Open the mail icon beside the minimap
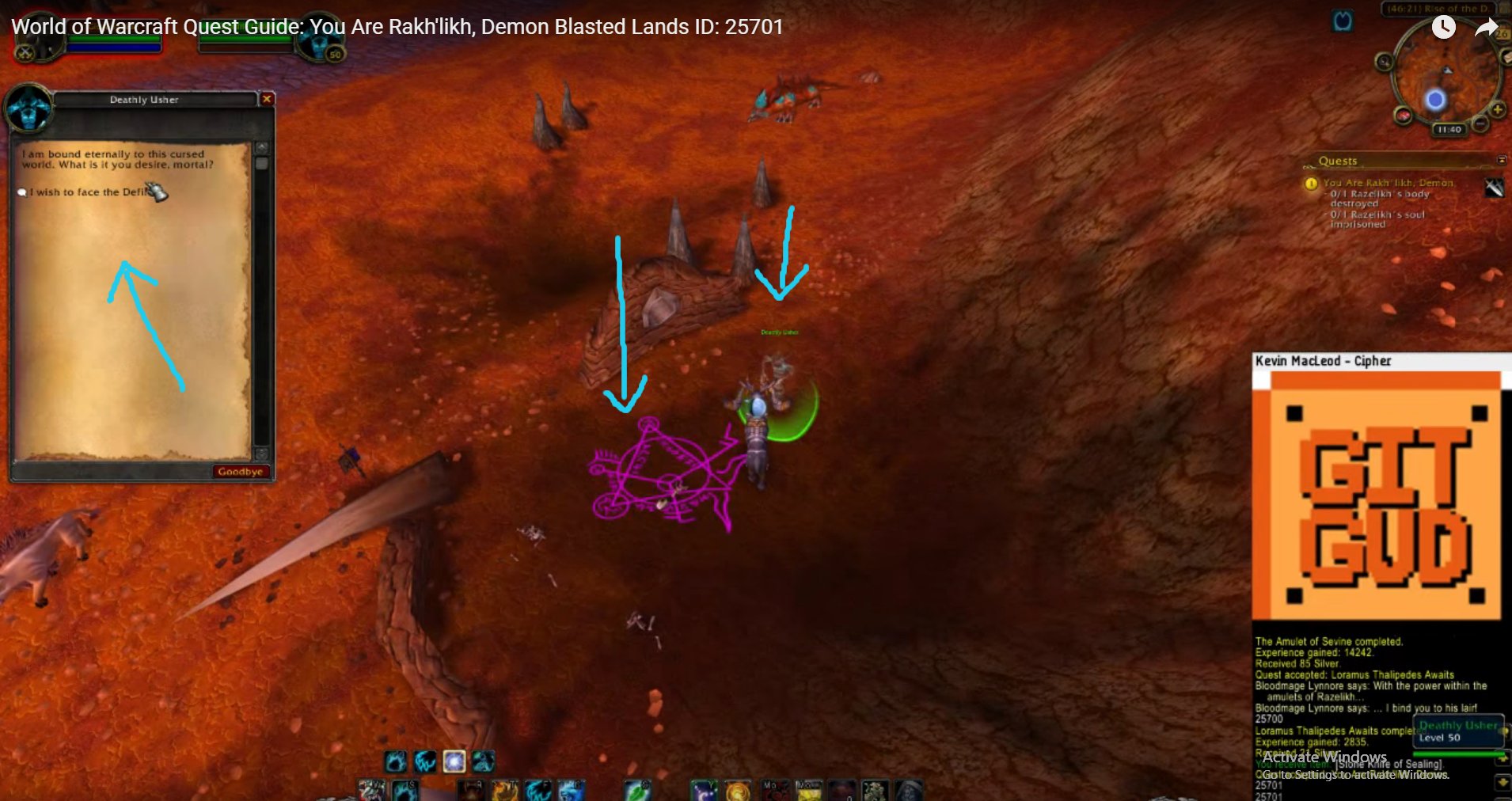 tap(1506, 58)
